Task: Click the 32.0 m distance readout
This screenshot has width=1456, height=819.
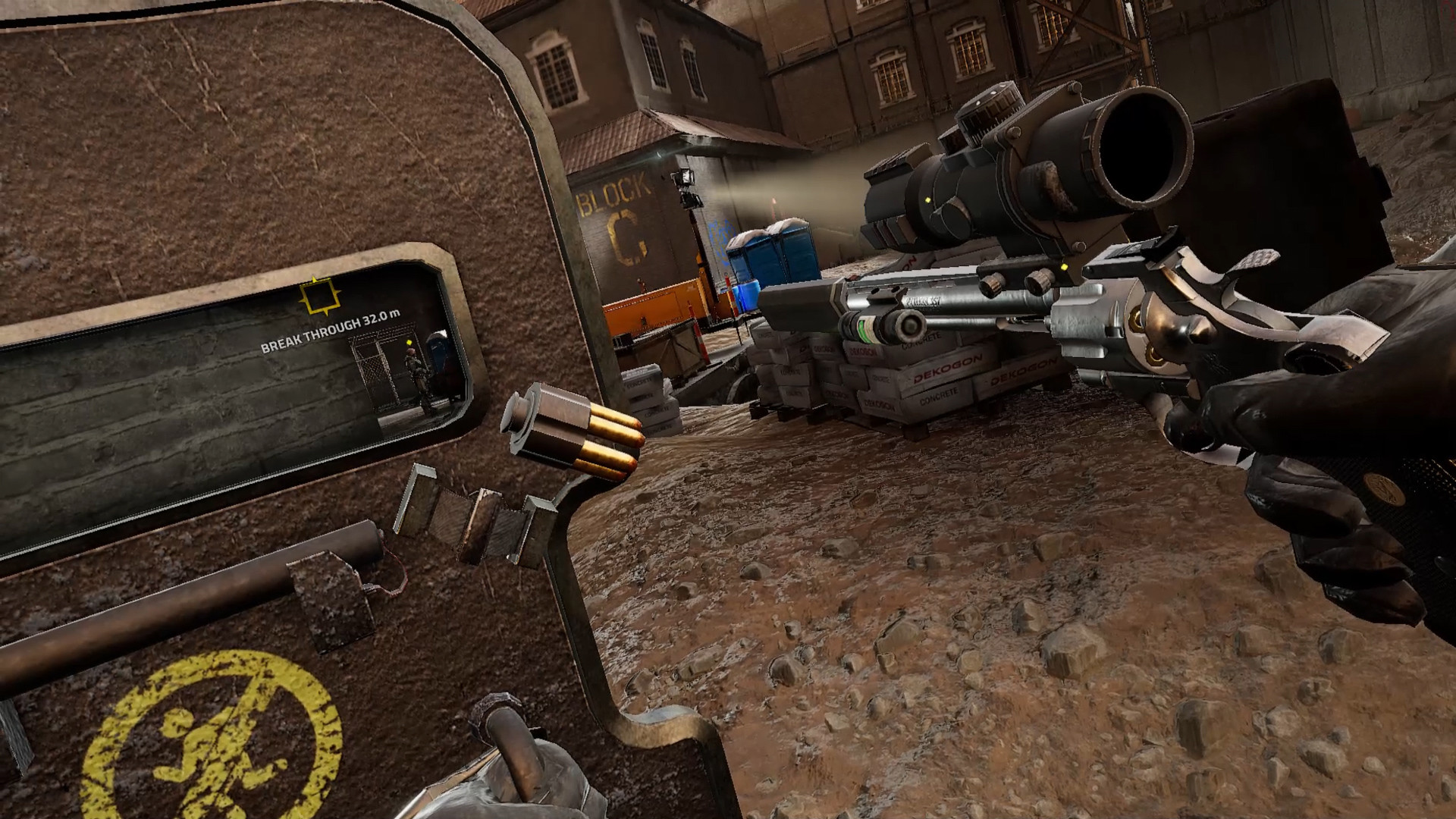Action: point(381,320)
